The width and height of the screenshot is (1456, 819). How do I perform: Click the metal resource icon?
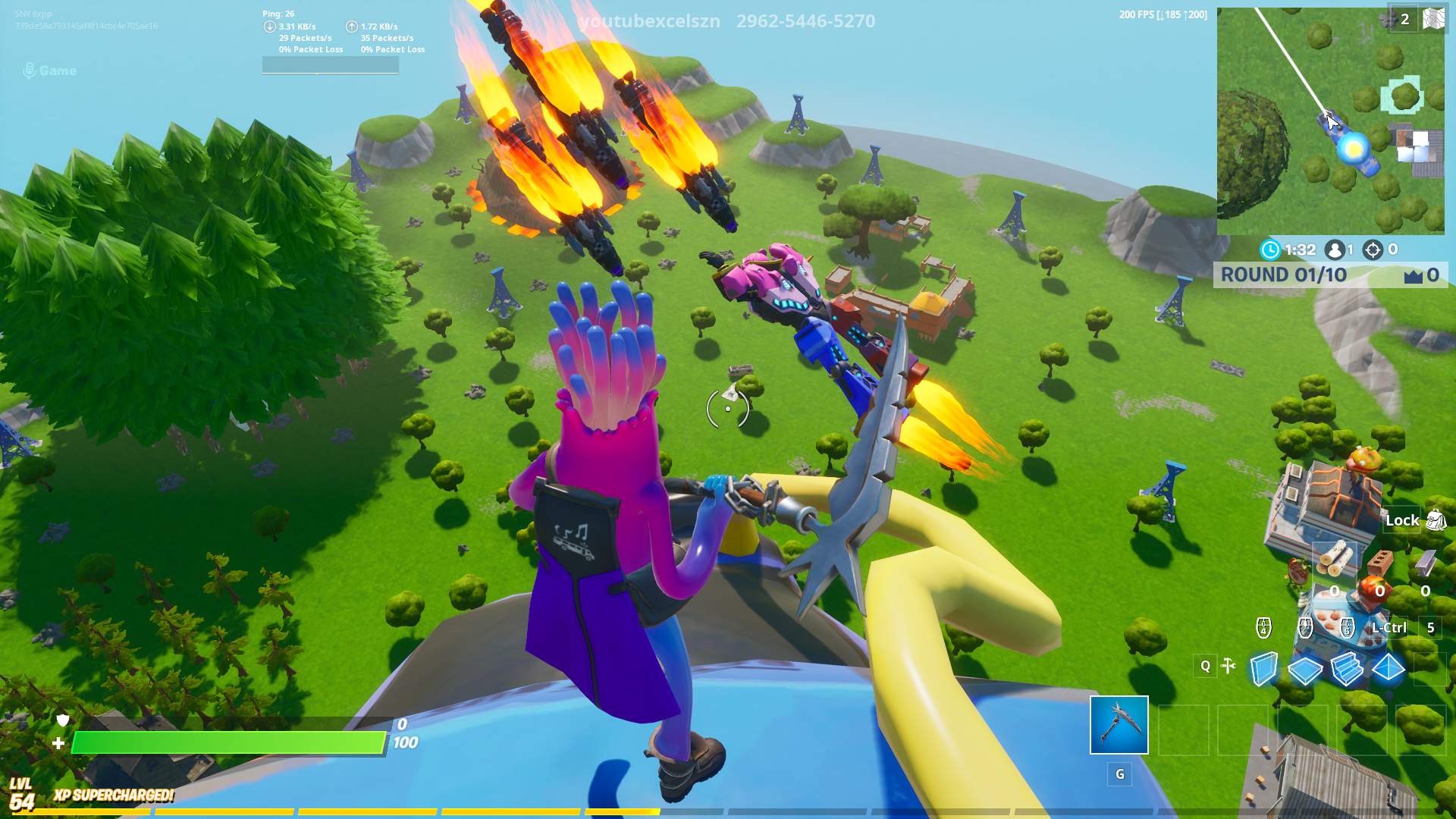point(1425,564)
